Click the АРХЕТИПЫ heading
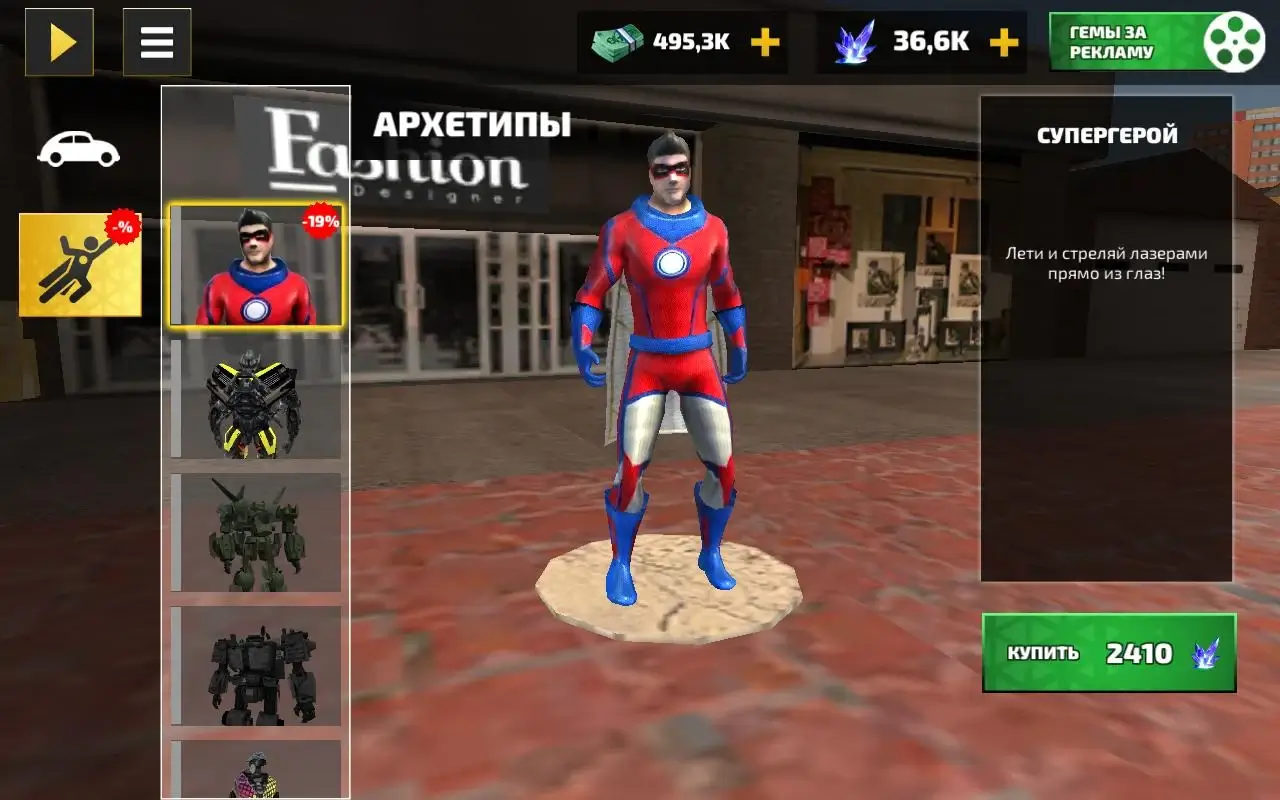The height and width of the screenshot is (800, 1280). click(473, 125)
